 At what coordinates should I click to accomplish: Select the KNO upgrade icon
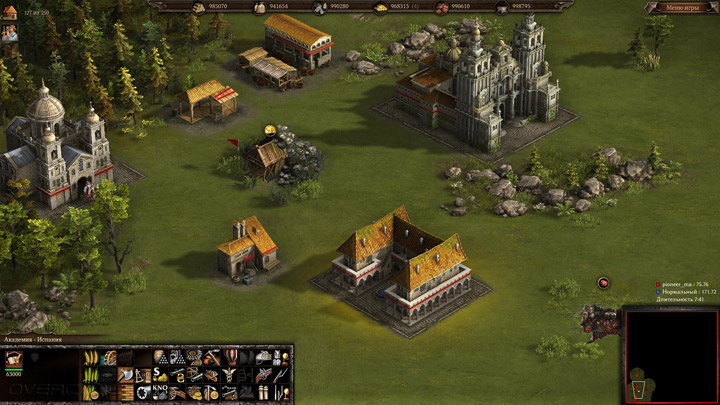click(159, 391)
